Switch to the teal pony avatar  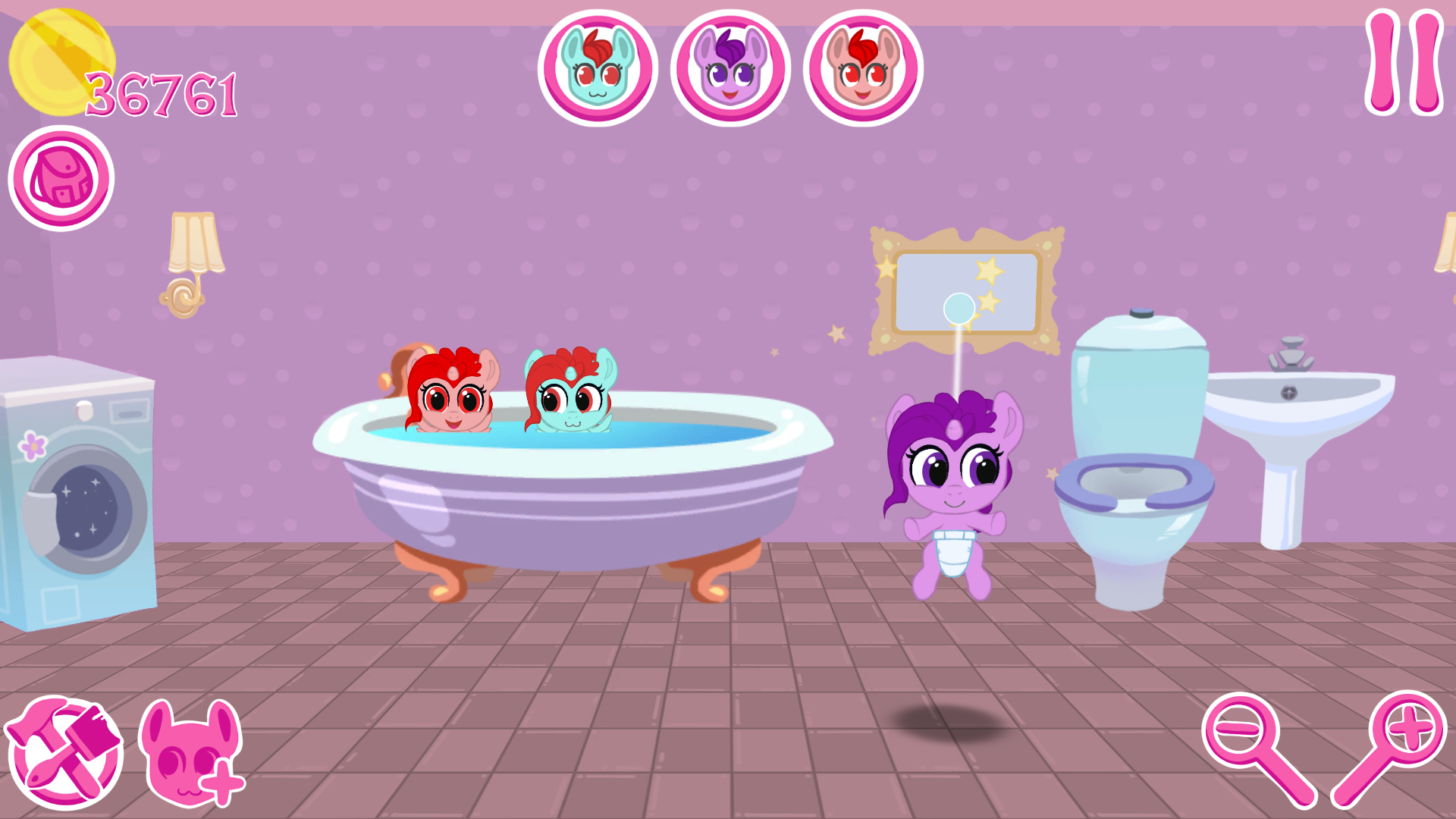[598, 67]
